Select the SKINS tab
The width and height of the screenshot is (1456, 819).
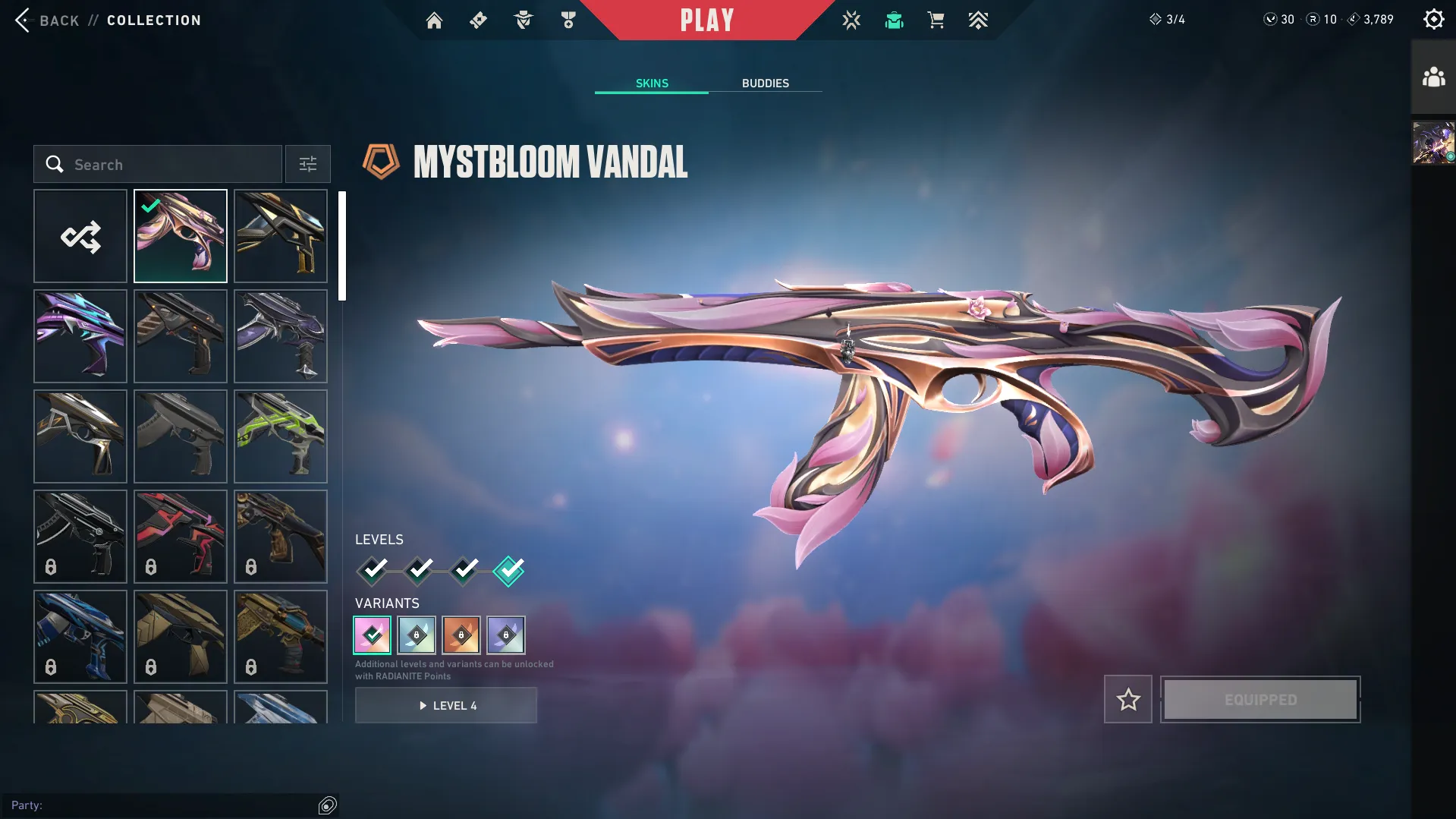(x=651, y=83)
